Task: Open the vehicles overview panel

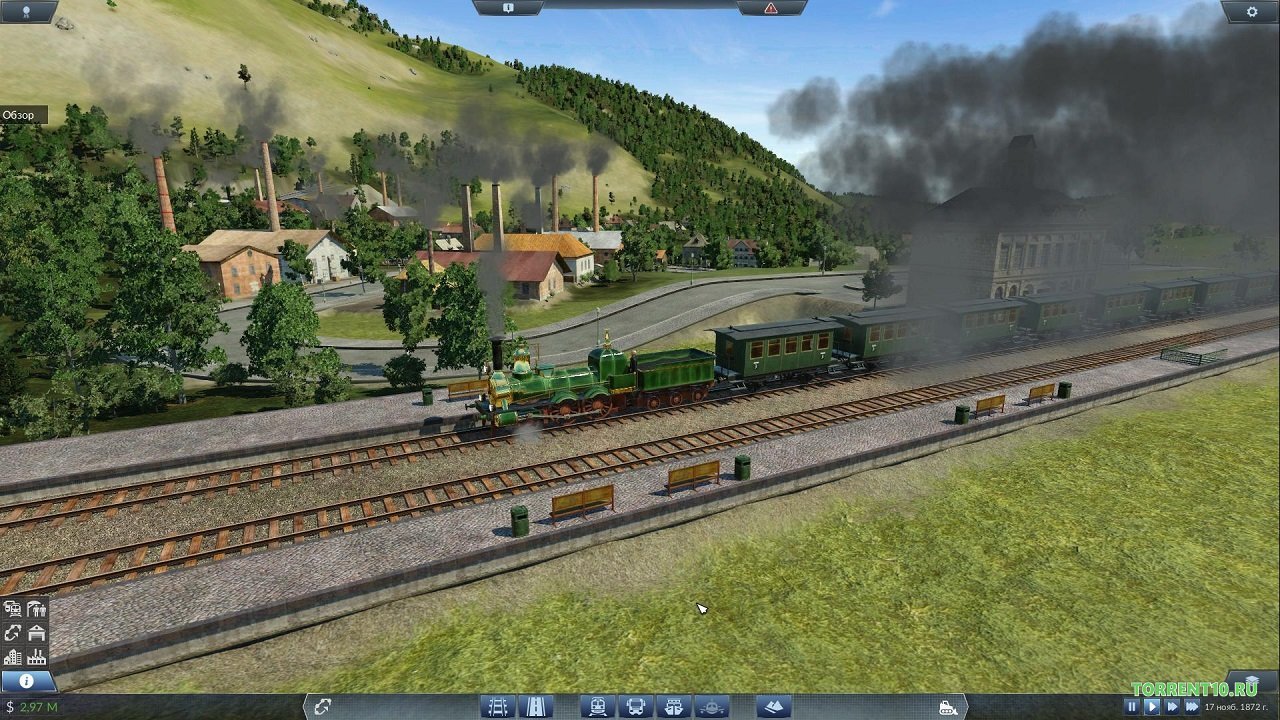Action: [x=14, y=608]
